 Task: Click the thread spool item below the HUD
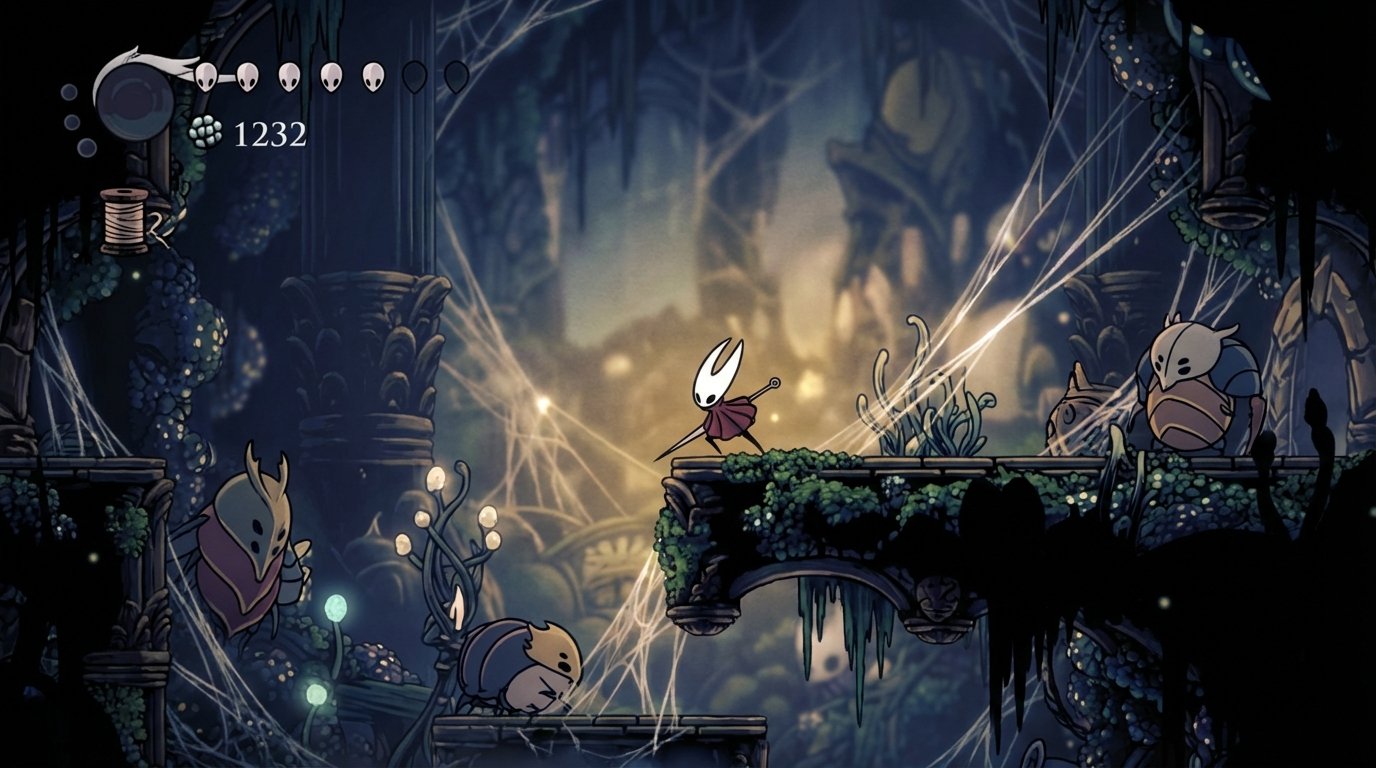(x=122, y=220)
